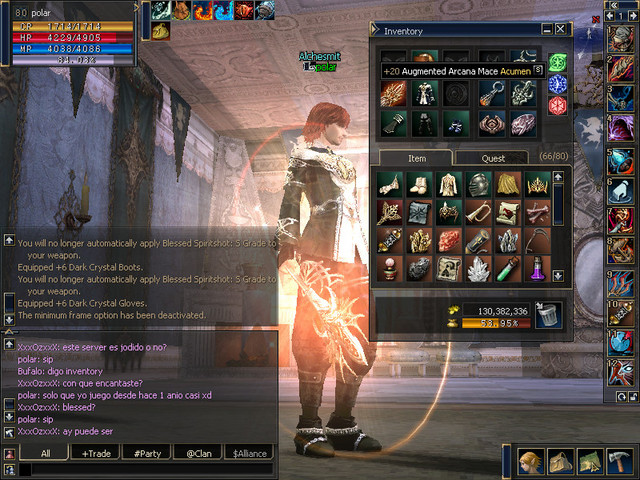Click the equipped Arcana Mace weapon slot
The height and width of the screenshot is (480, 640).
(392, 93)
